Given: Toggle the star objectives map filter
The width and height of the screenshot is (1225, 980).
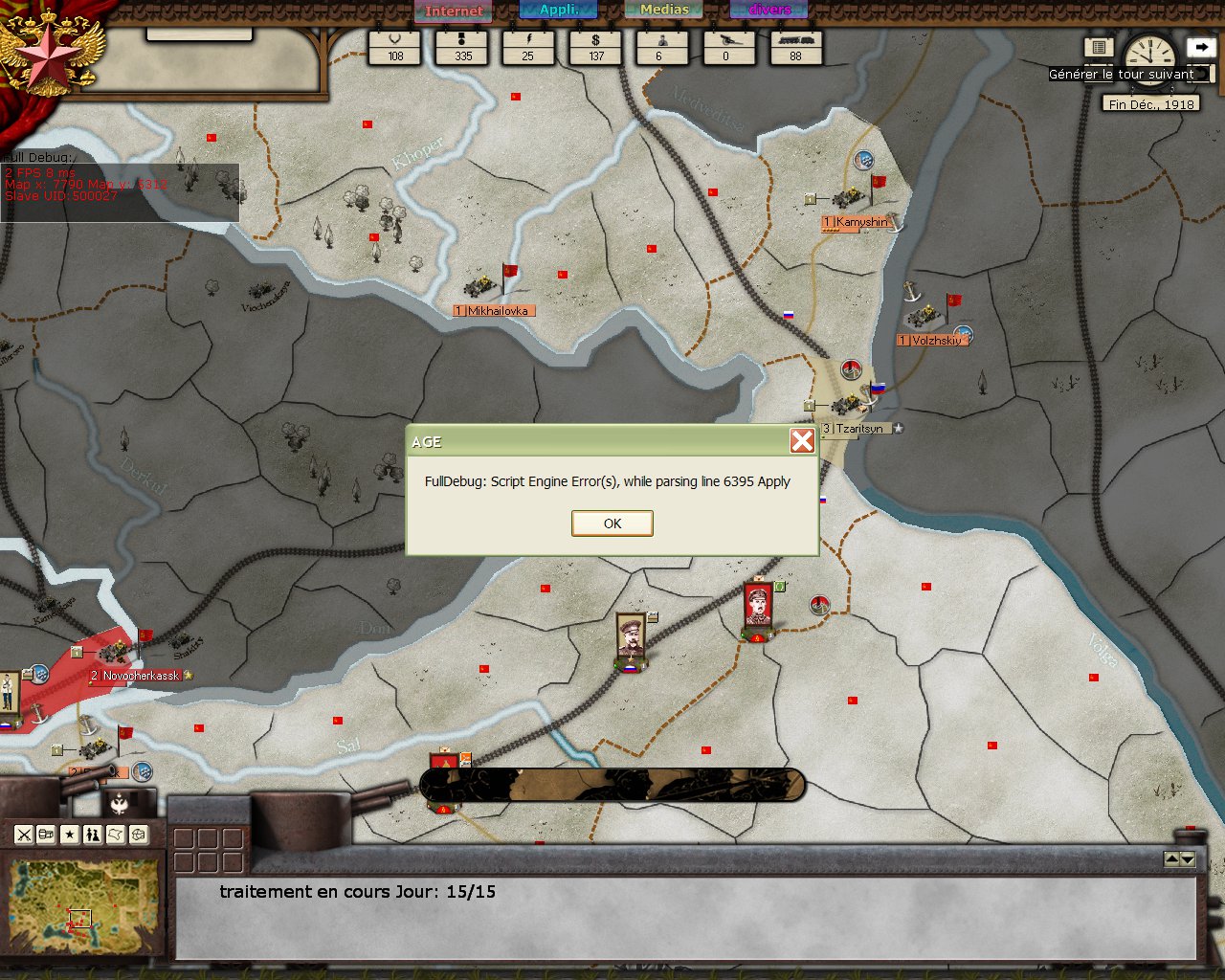Looking at the screenshot, I should (x=70, y=835).
